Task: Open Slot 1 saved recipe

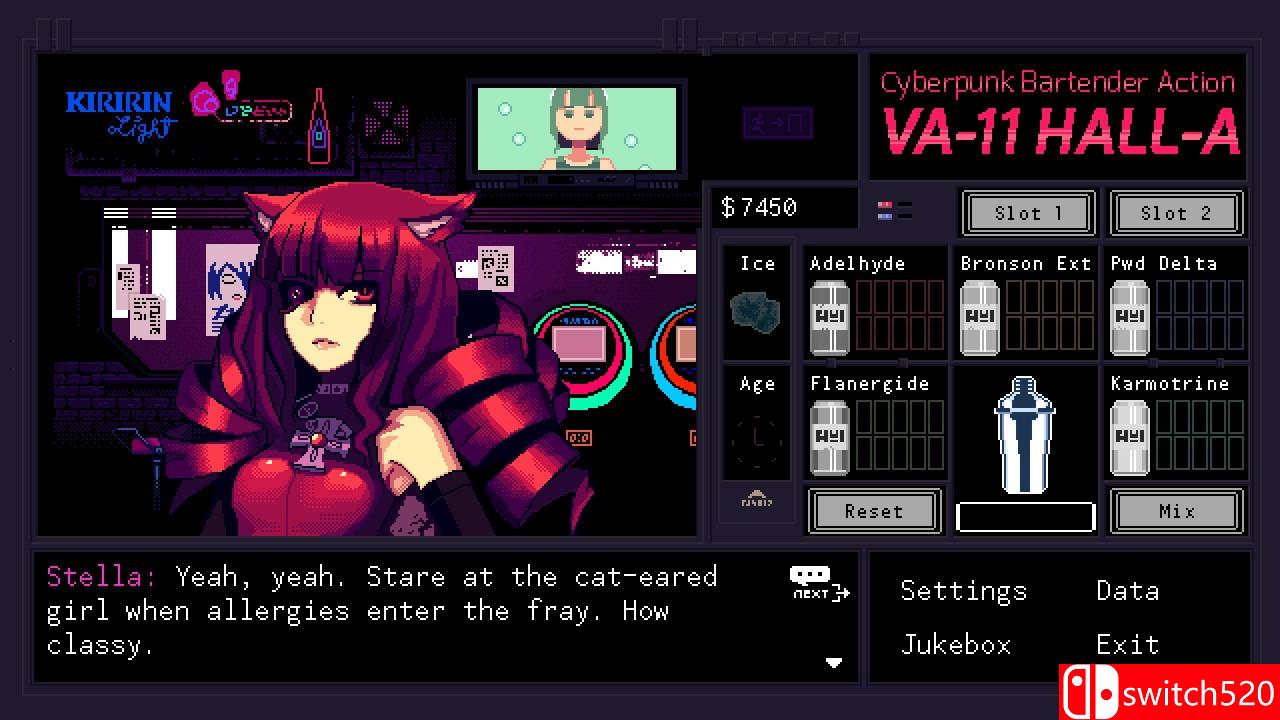Action: point(1028,213)
